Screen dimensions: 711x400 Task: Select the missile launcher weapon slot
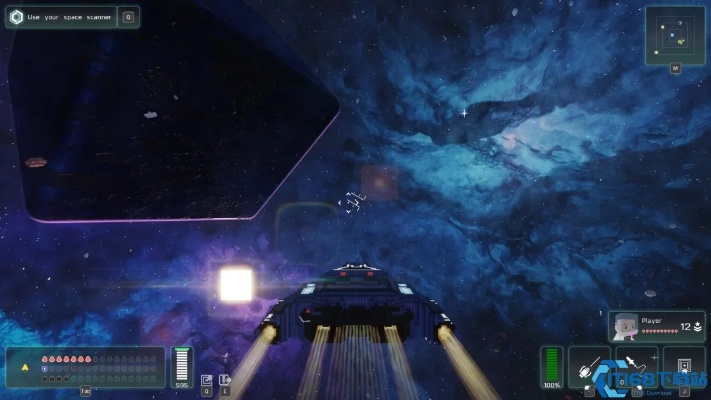pyautogui.click(x=636, y=366)
